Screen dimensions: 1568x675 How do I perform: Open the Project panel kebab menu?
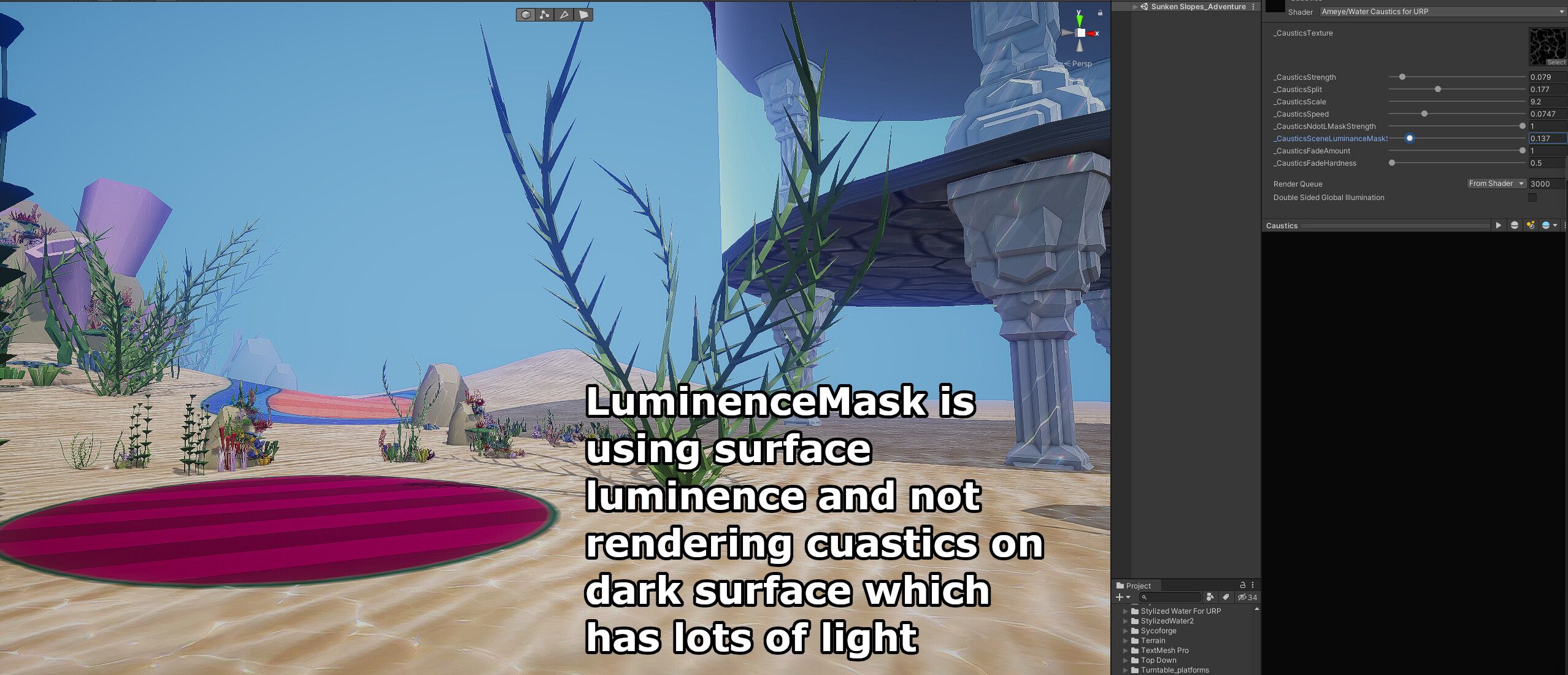(x=1253, y=585)
